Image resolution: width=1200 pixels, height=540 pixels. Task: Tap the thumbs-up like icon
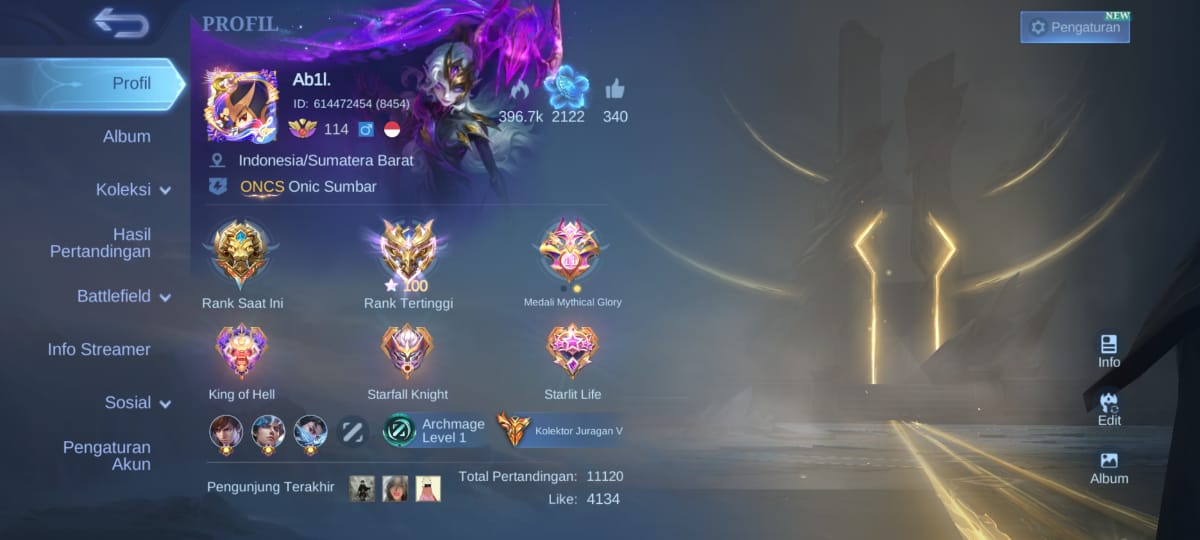615,89
